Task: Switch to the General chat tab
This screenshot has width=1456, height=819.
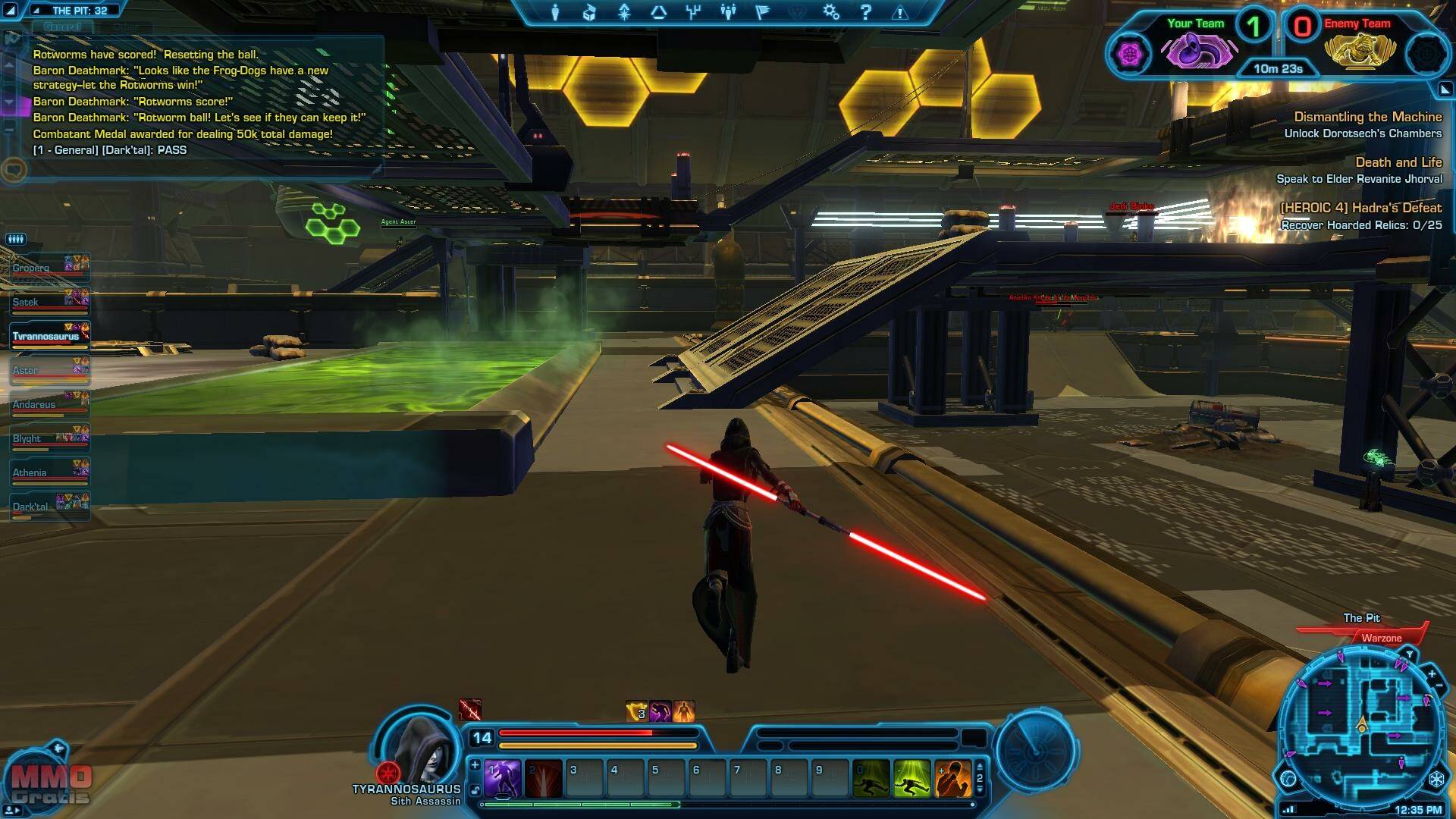Action: click(x=62, y=27)
